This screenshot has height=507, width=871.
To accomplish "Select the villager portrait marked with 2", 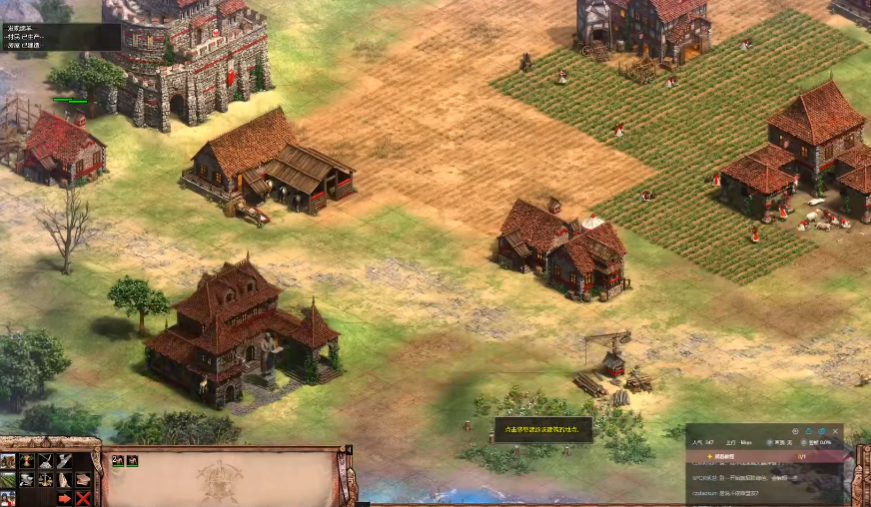I will pos(118,461).
